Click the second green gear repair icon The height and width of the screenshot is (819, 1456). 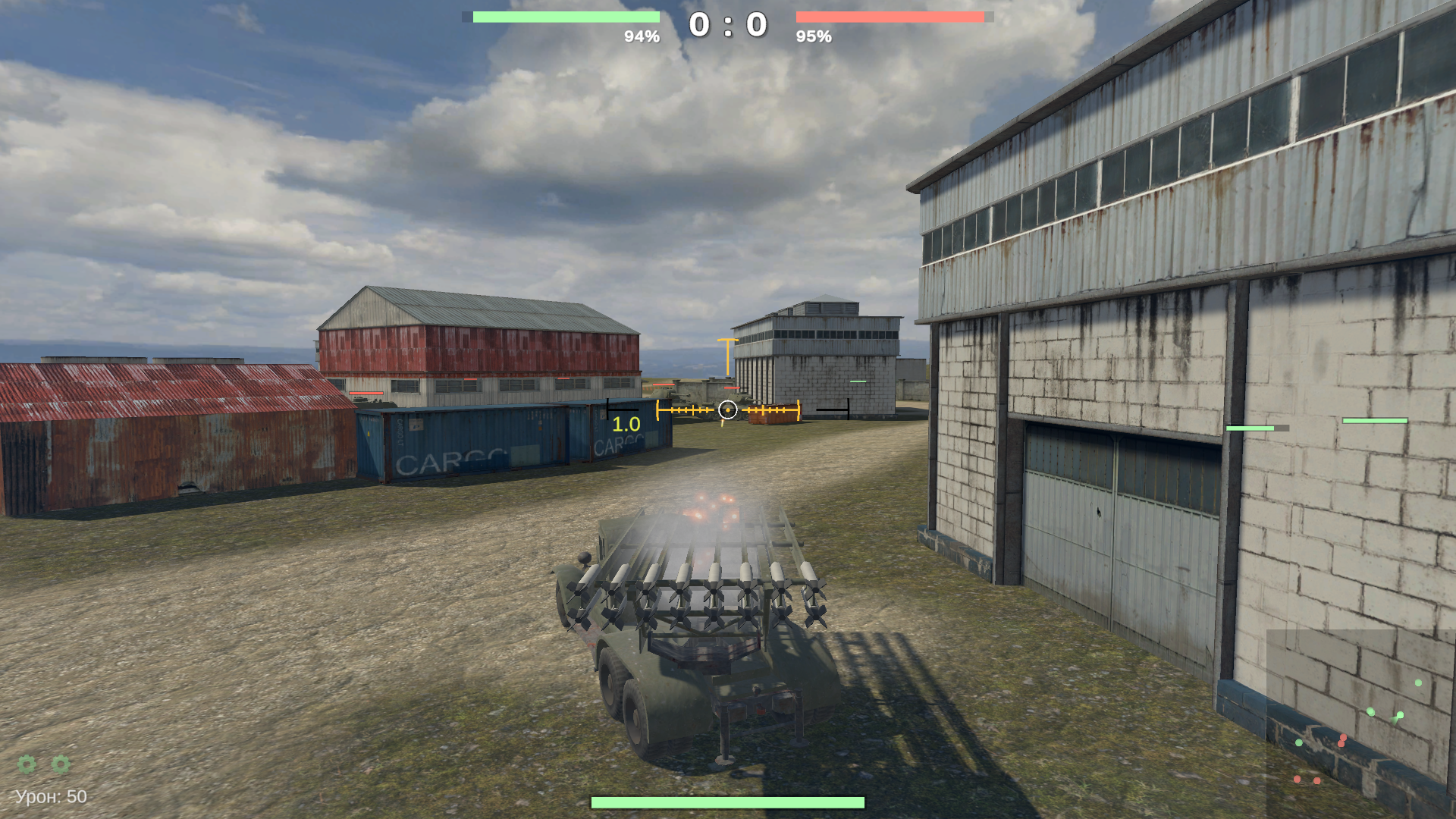[x=61, y=765]
